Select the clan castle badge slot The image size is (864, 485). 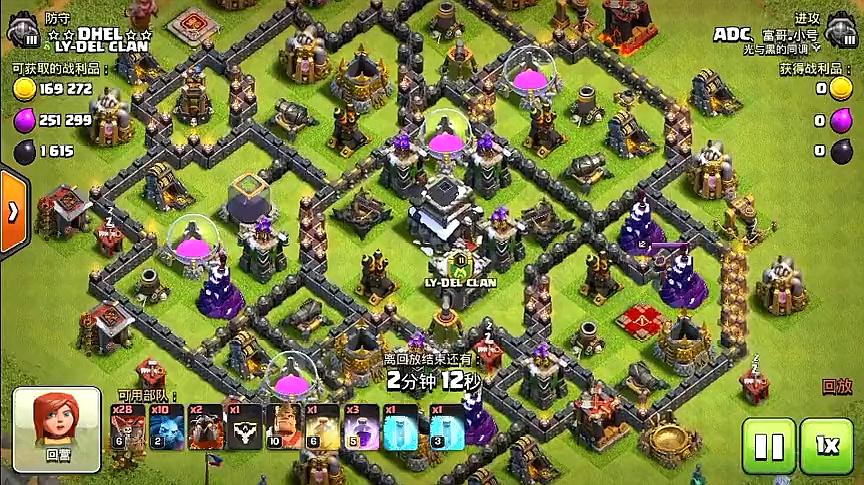[x=243, y=427]
